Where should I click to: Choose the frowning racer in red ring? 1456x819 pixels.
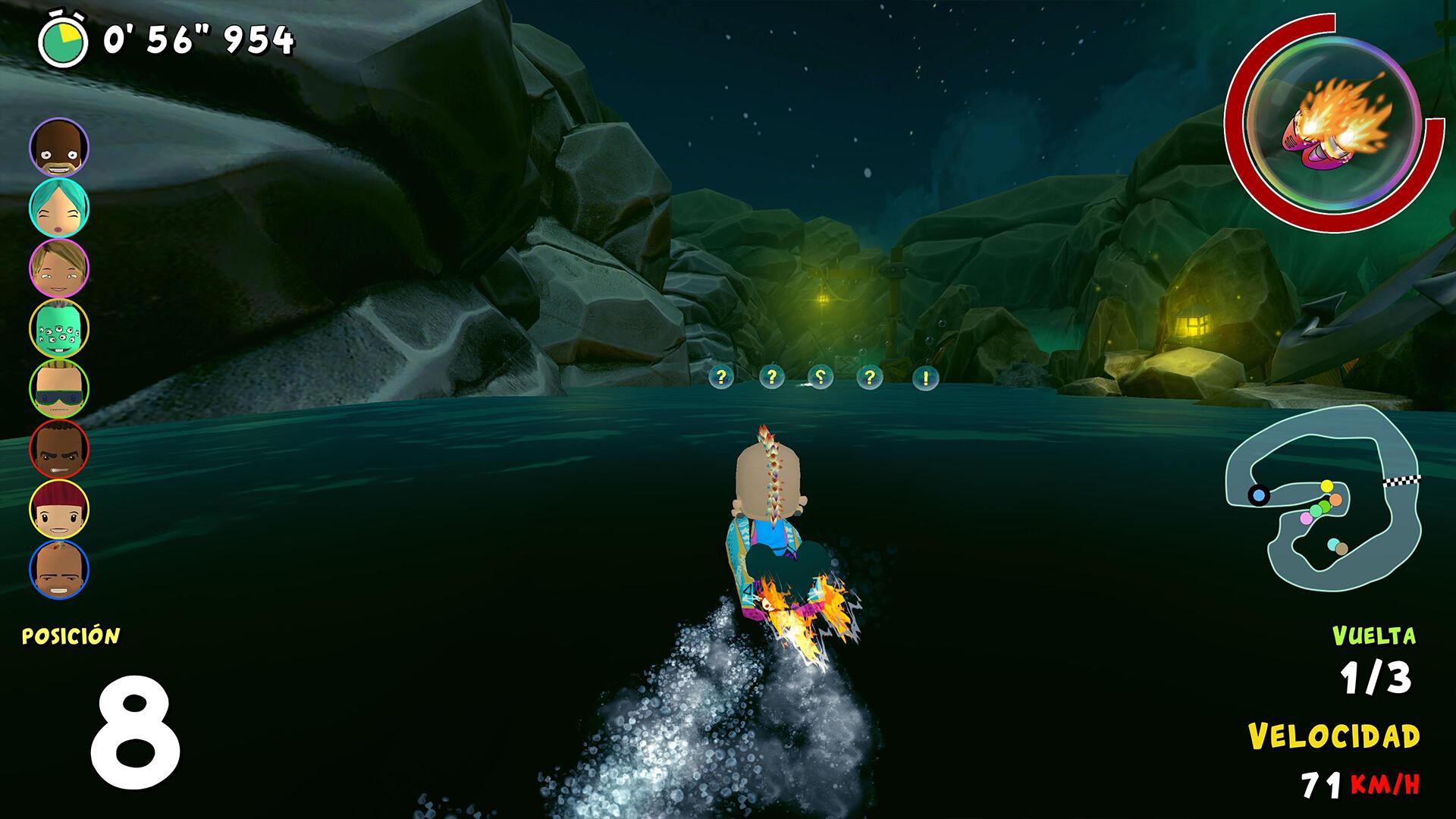59,449
